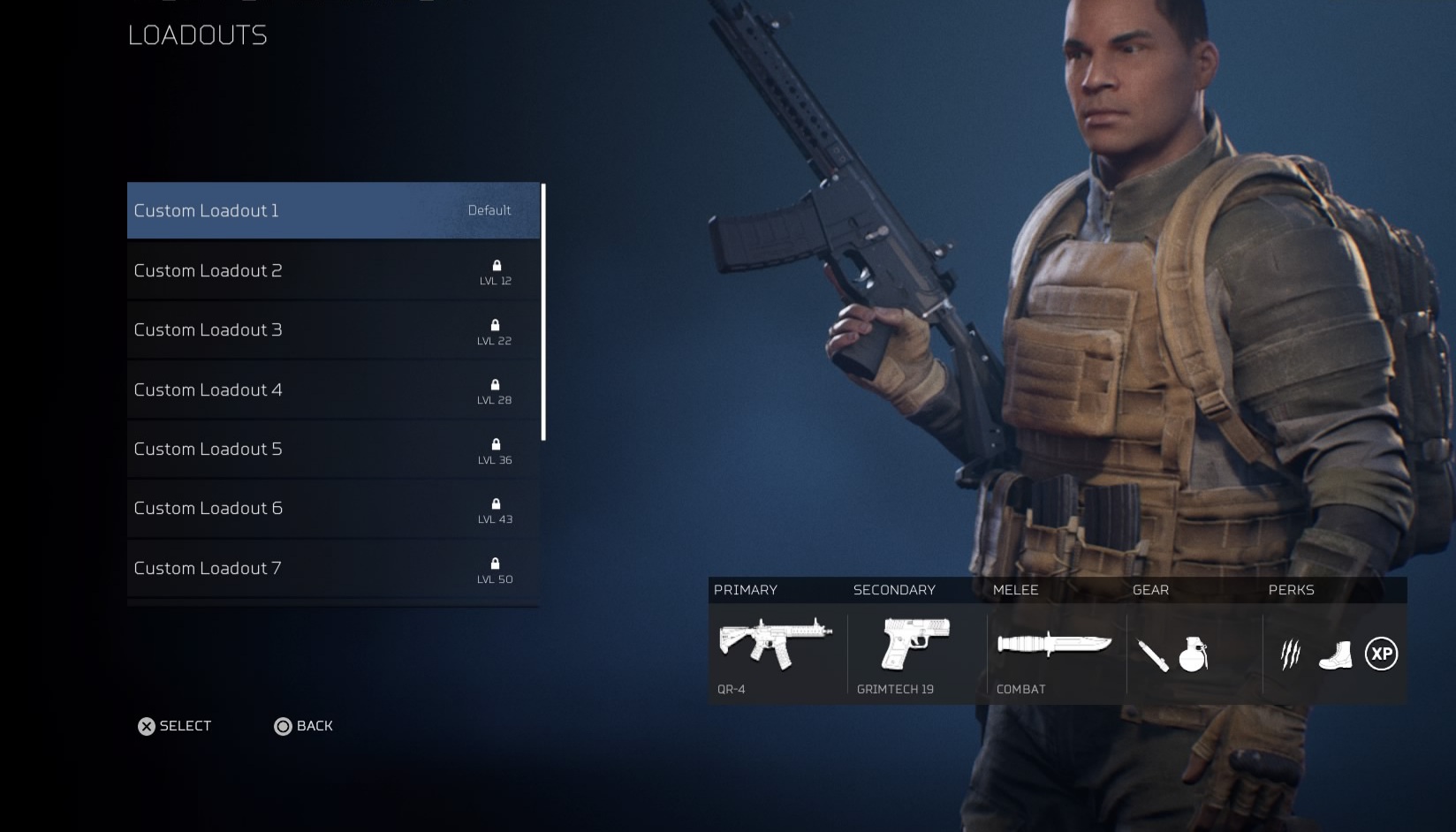1456x832 pixels.
Task: Pick Custom Loadout 3 row
Action: coord(333,329)
